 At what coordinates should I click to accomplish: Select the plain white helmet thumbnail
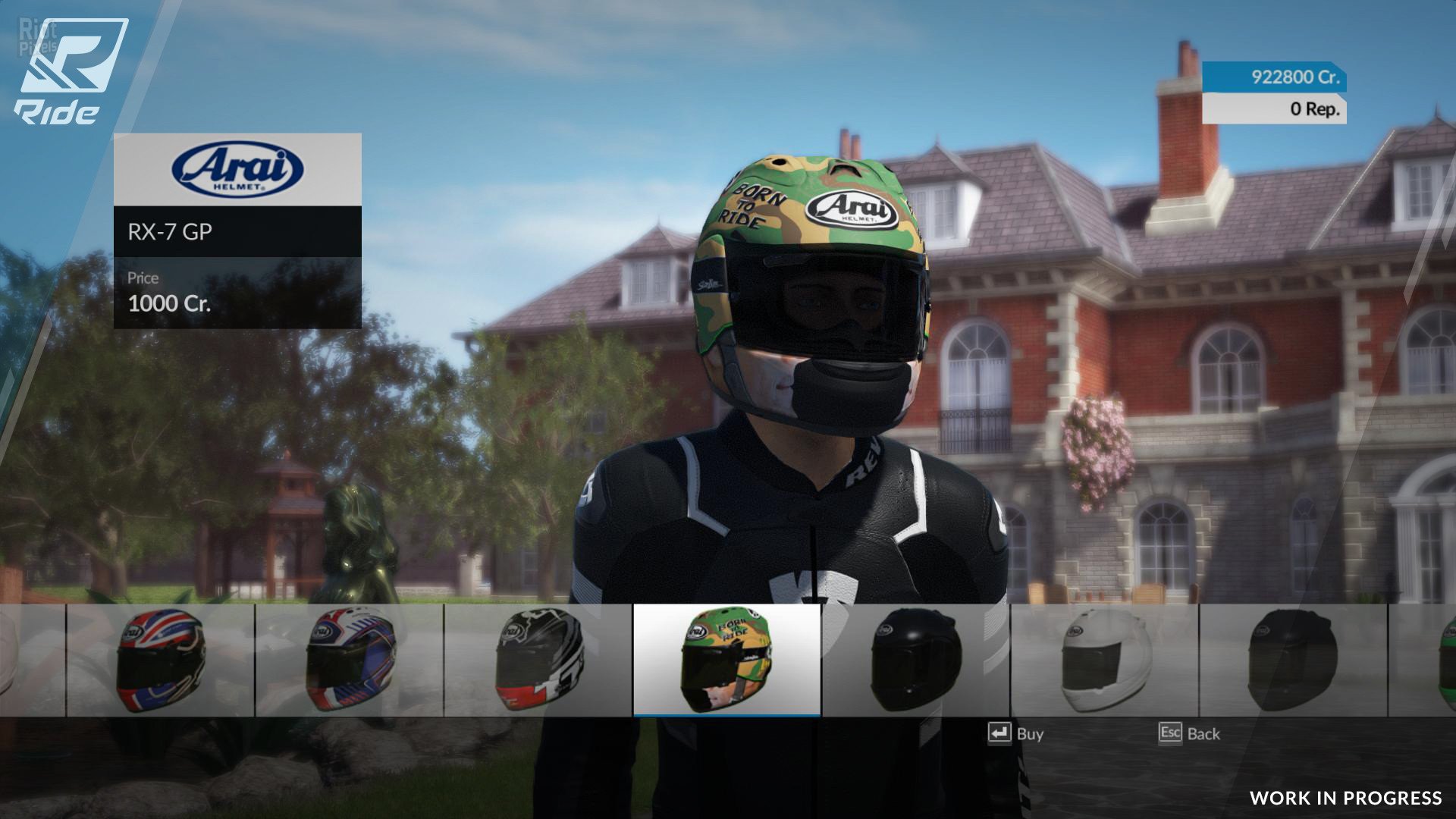tap(1104, 660)
